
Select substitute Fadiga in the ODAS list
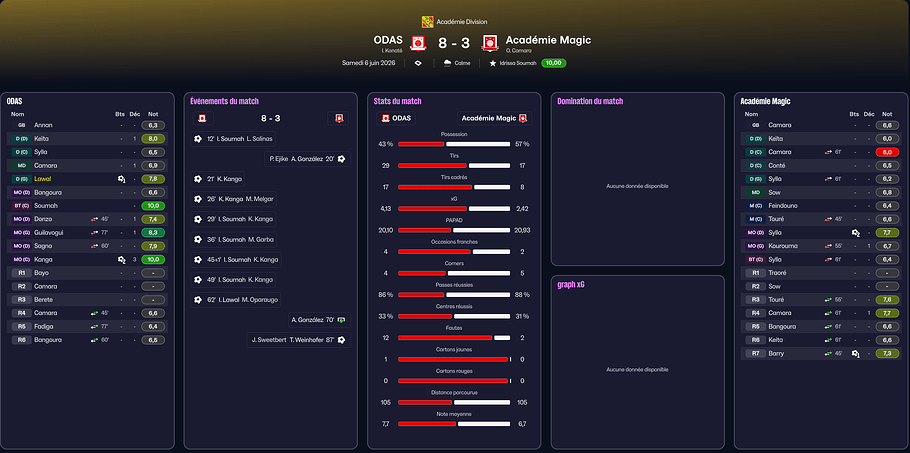pyautogui.click(x=44, y=326)
